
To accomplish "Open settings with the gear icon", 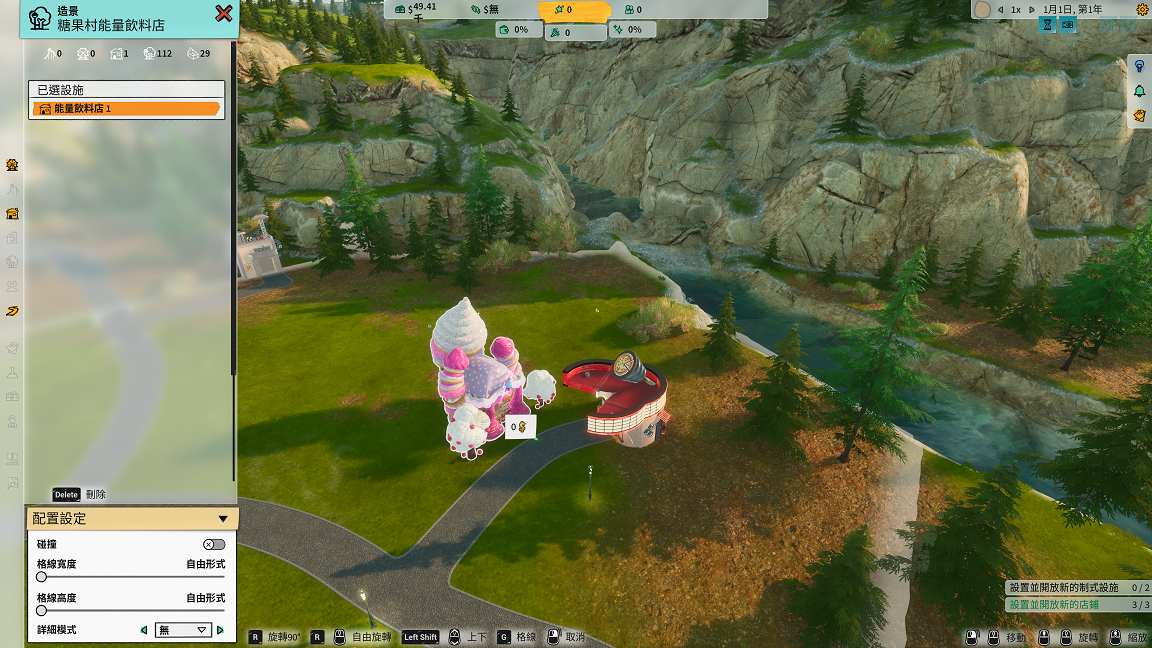I will point(1142,9).
